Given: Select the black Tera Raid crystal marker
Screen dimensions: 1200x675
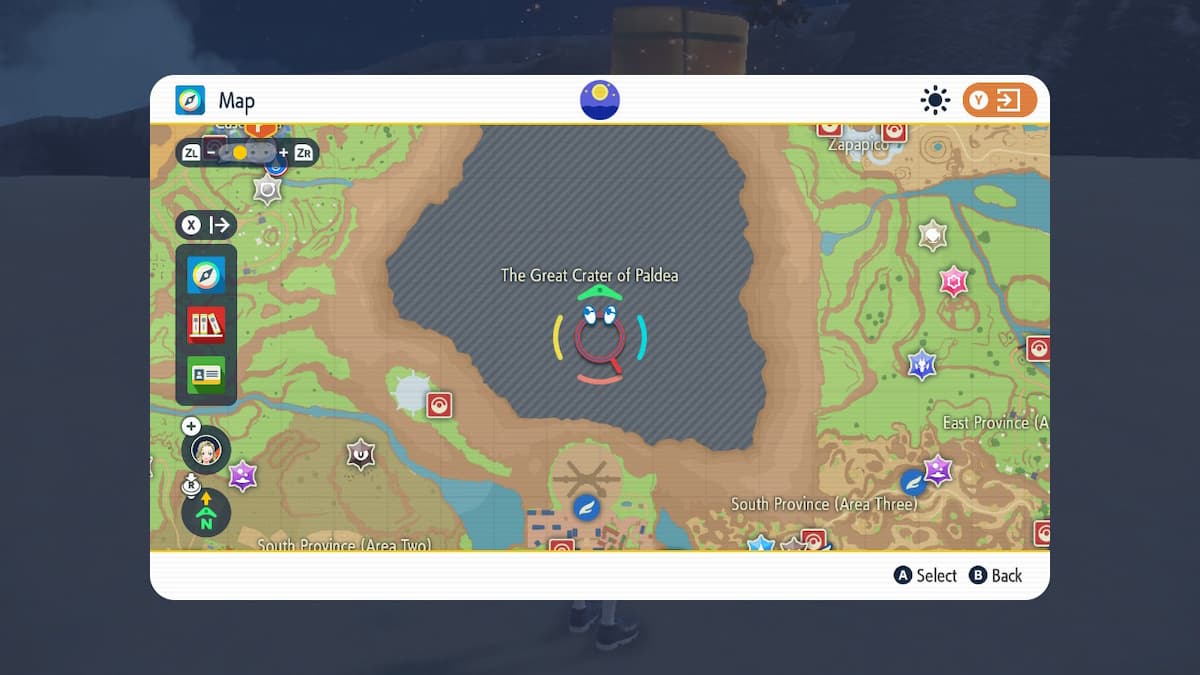Looking at the screenshot, I should [x=360, y=455].
